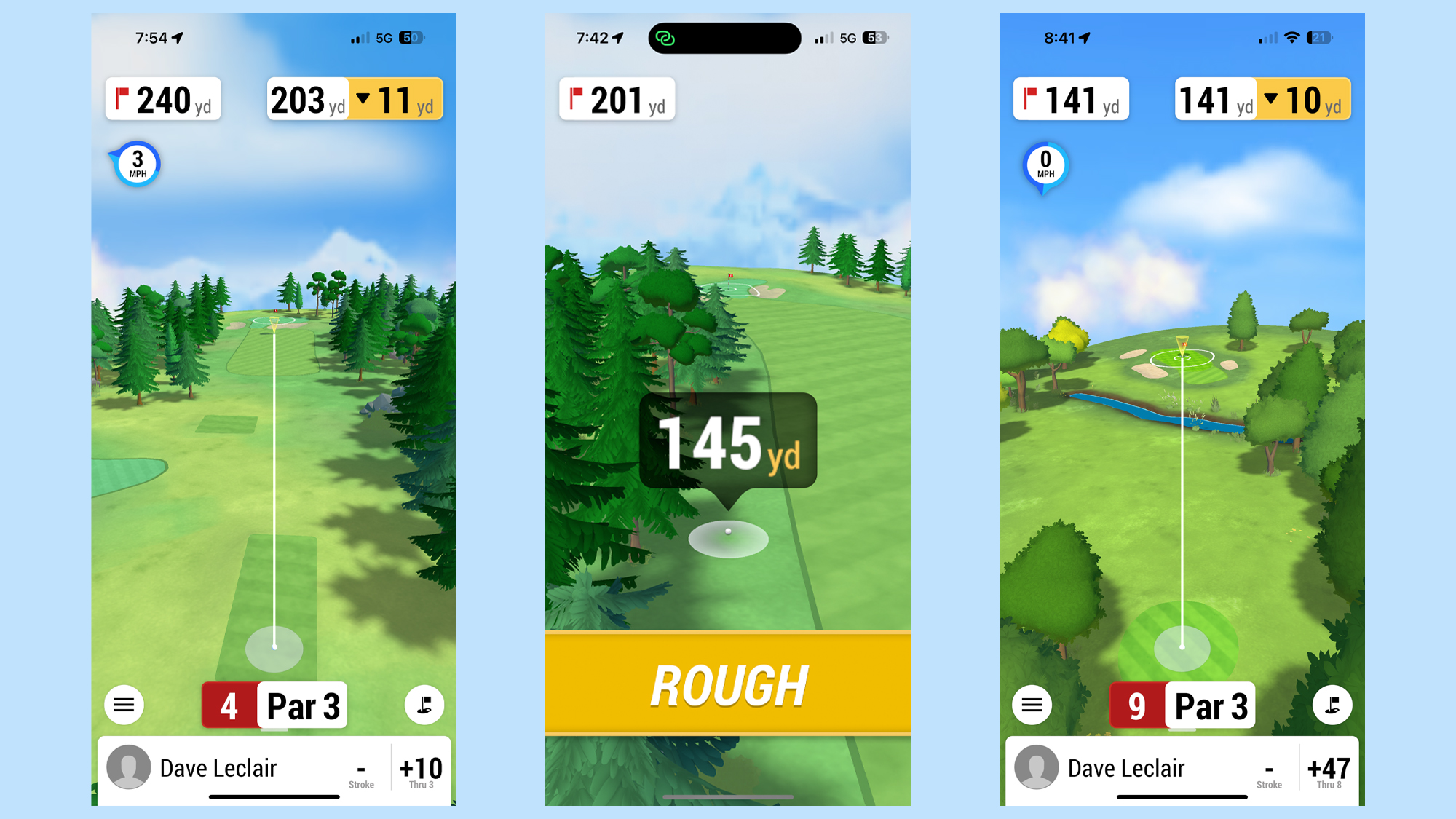Tap the ROUGH lie banner
This screenshot has height=819, width=1456.
pyautogui.click(x=727, y=682)
